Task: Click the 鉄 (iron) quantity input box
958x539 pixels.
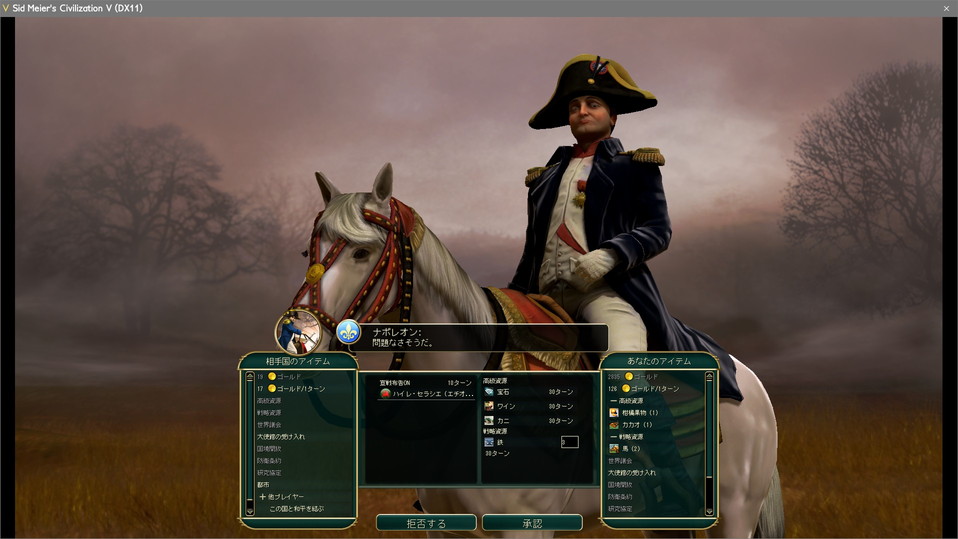Action: tap(569, 442)
